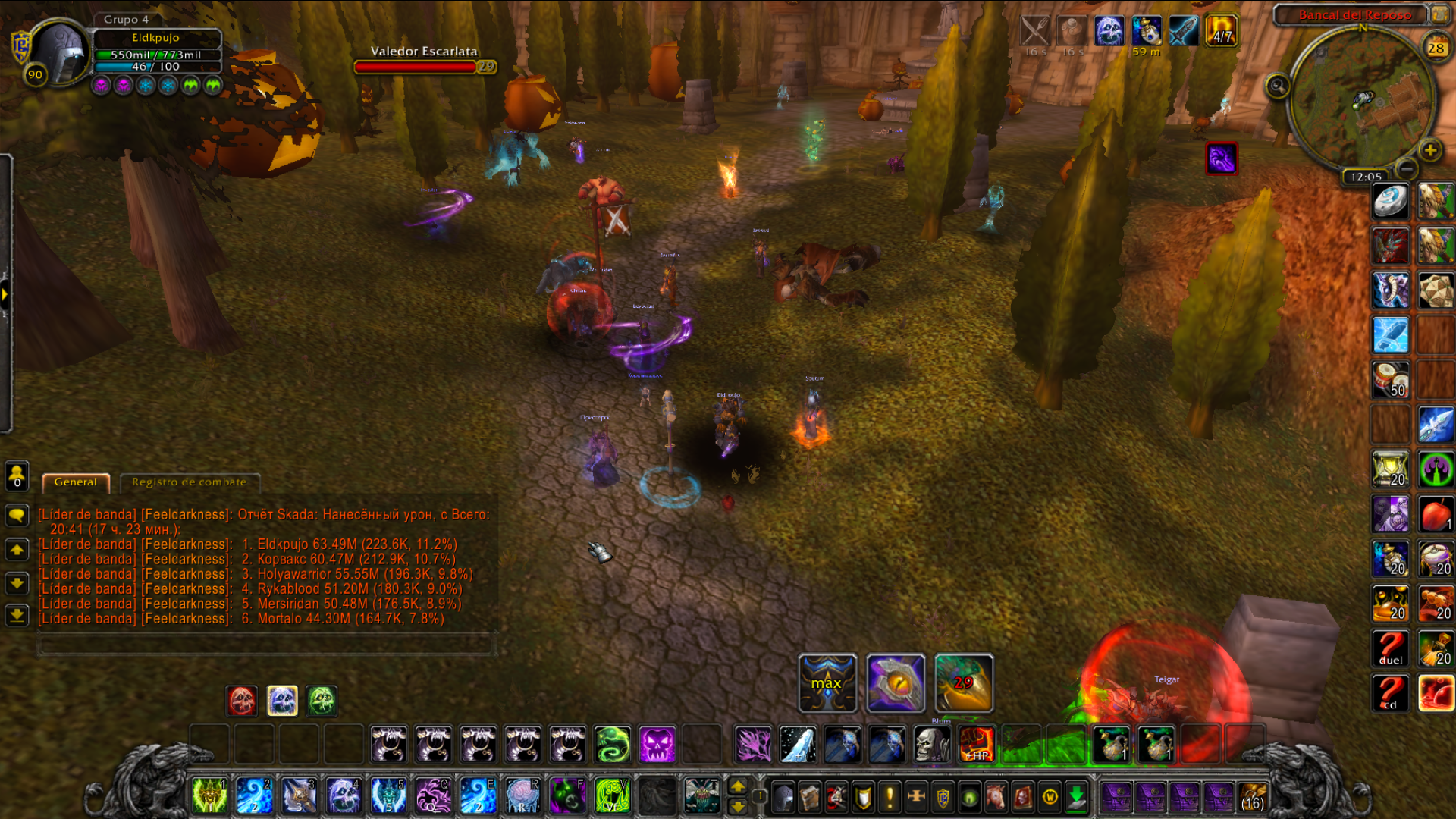Use the drums item with 50 charges

(1390, 380)
